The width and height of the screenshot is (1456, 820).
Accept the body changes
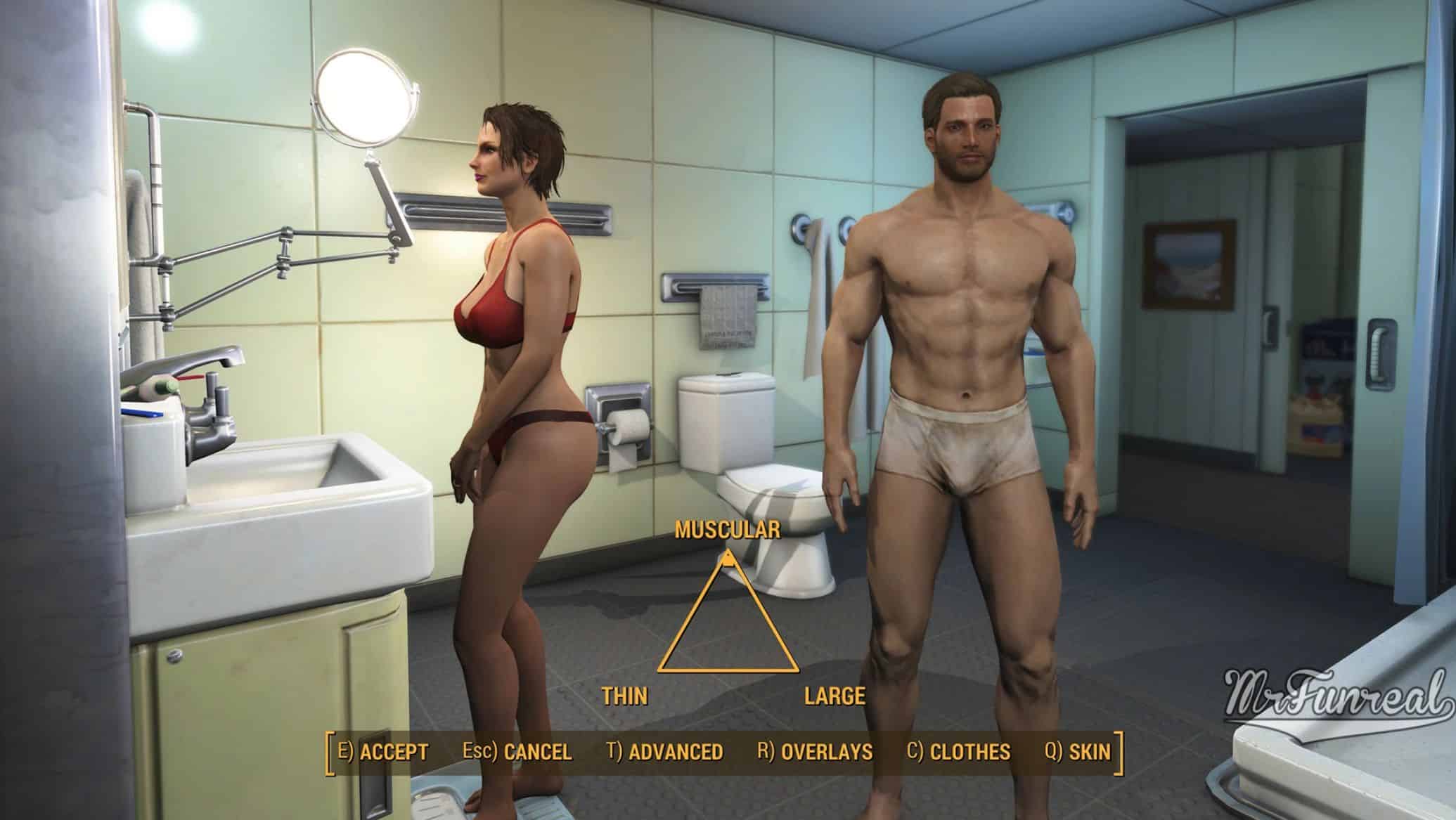point(383,752)
